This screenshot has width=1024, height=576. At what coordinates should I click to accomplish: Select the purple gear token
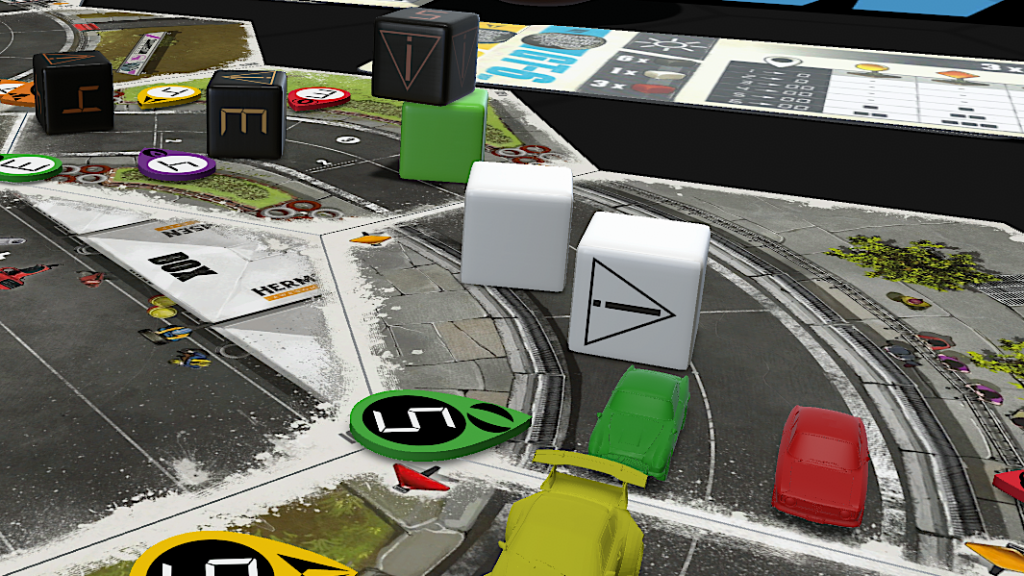pyautogui.click(x=176, y=164)
